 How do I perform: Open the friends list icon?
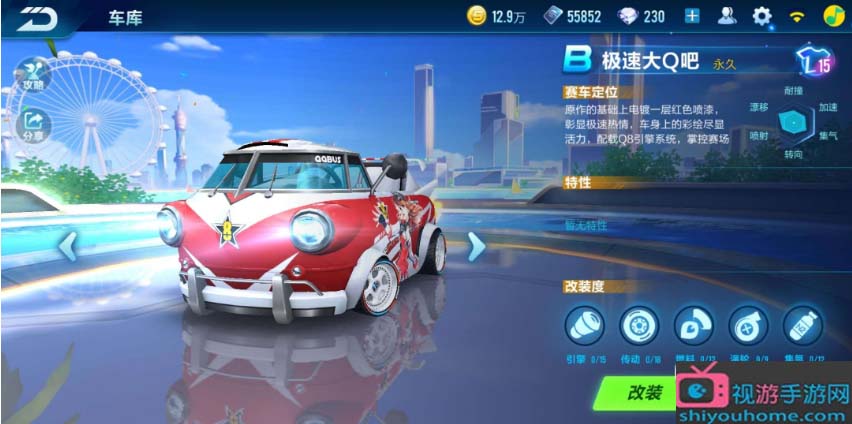click(x=727, y=16)
